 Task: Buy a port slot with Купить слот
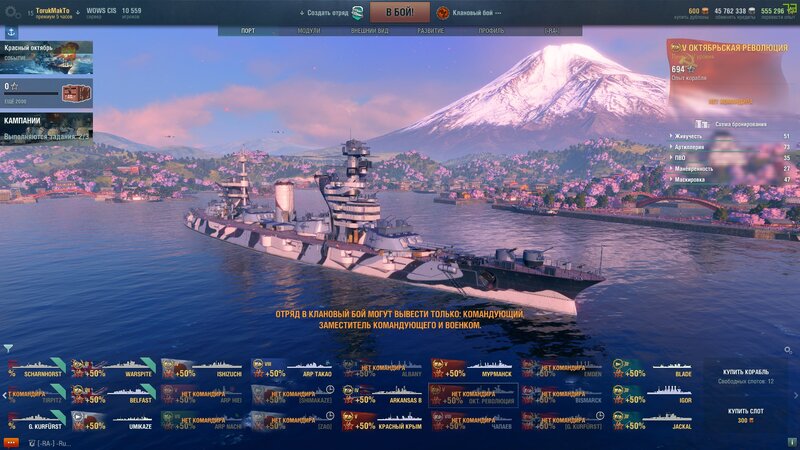click(748, 414)
